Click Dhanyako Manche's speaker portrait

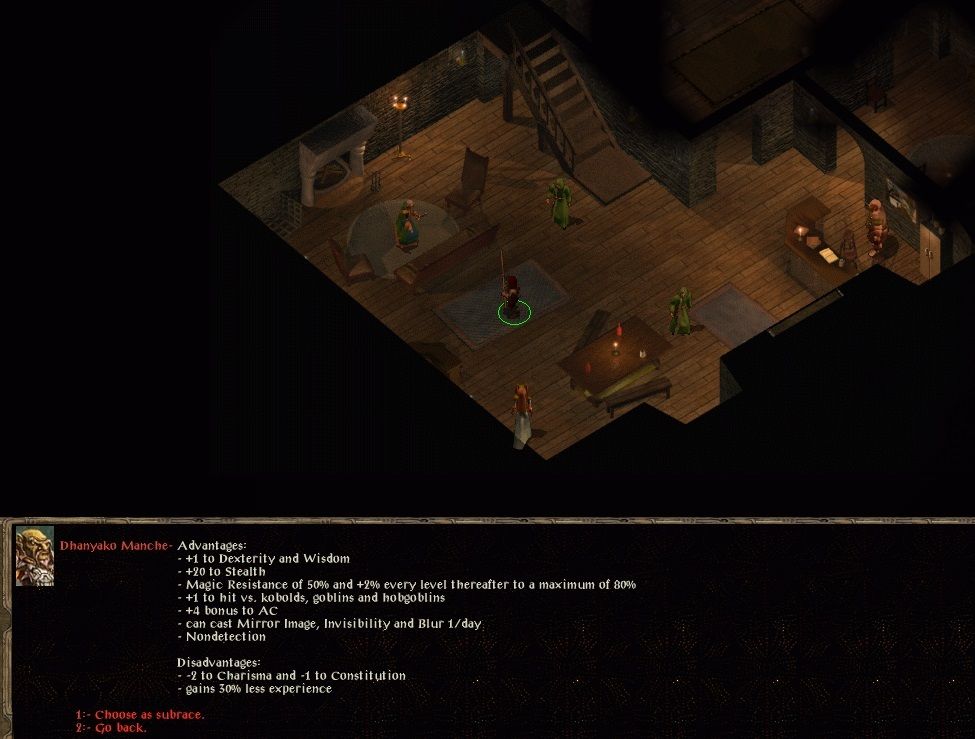click(35, 556)
